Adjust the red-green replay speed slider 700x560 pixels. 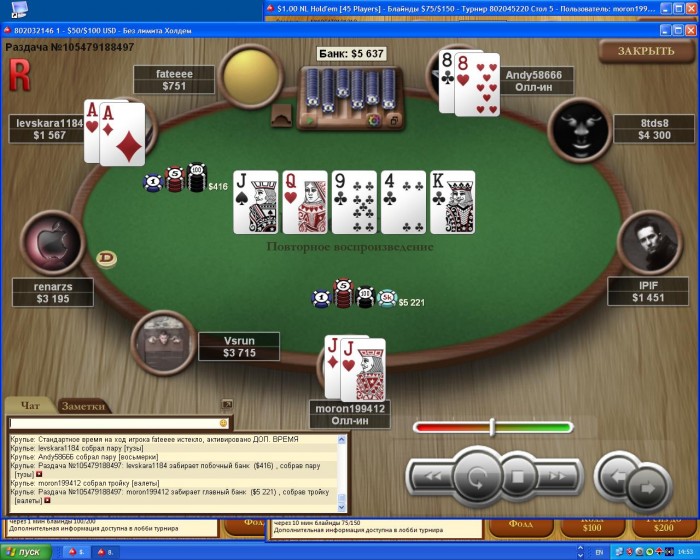[492, 427]
